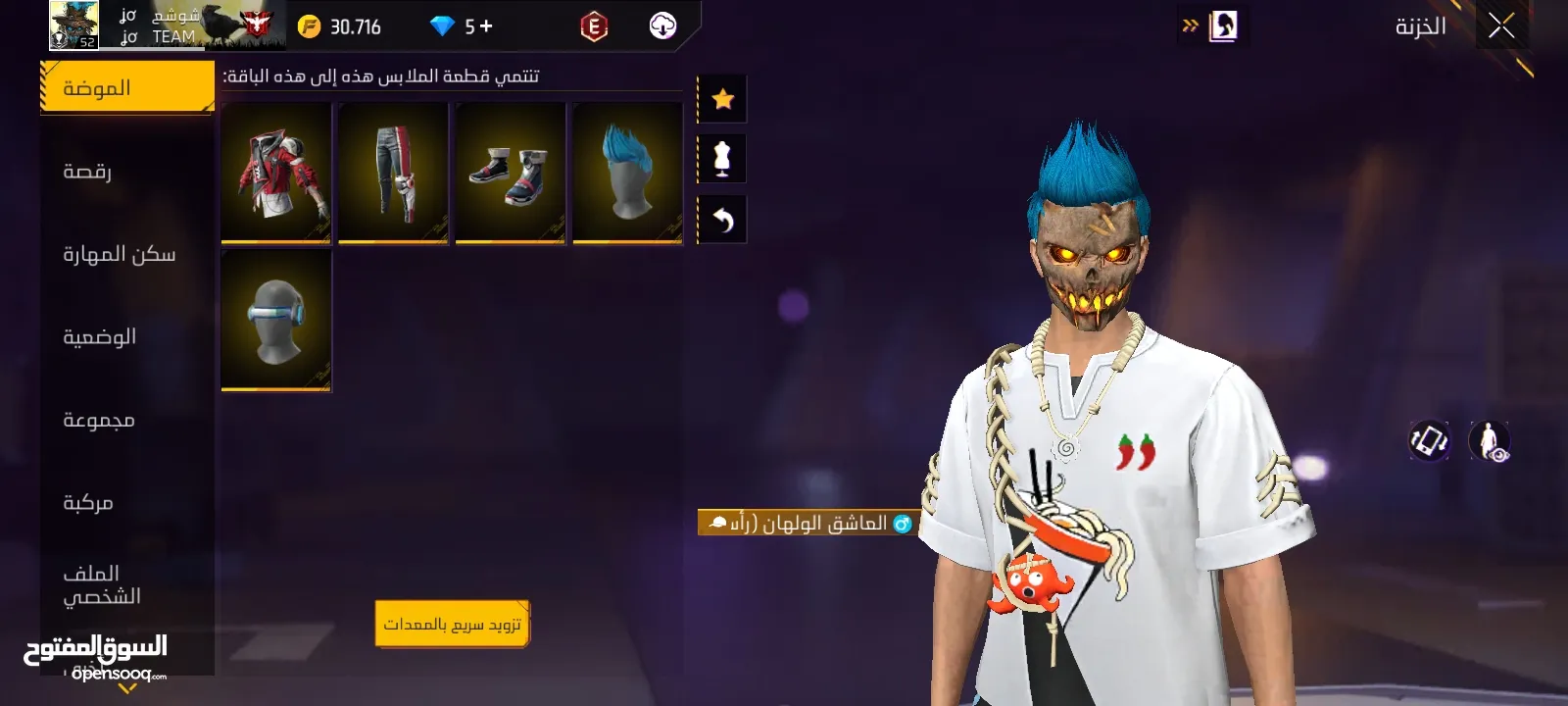The image size is (1568, 706).
Task: Close the vault screen with the X
Action: [x=1500, y=26]
